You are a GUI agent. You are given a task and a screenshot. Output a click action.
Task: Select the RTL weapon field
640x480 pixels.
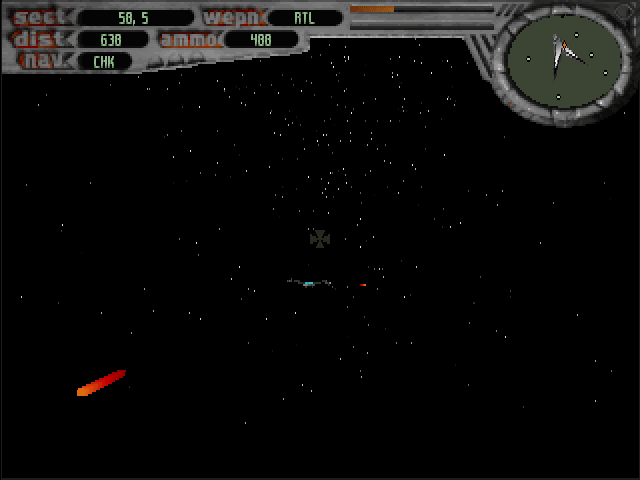pyautogui.click(x=304, y=18)
